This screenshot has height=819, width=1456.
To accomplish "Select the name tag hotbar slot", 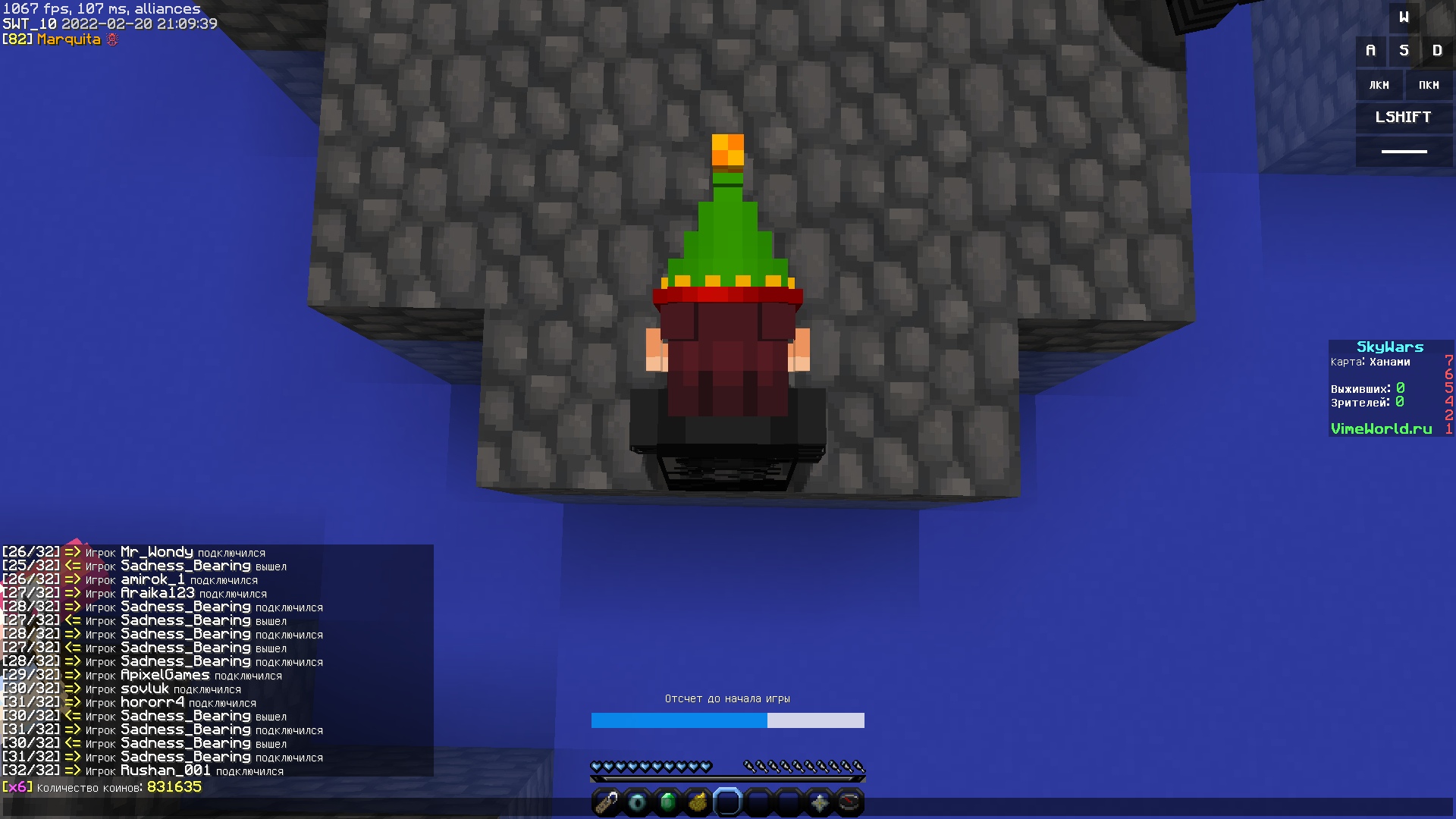I will pyautogui.click(x=607, y=802).
